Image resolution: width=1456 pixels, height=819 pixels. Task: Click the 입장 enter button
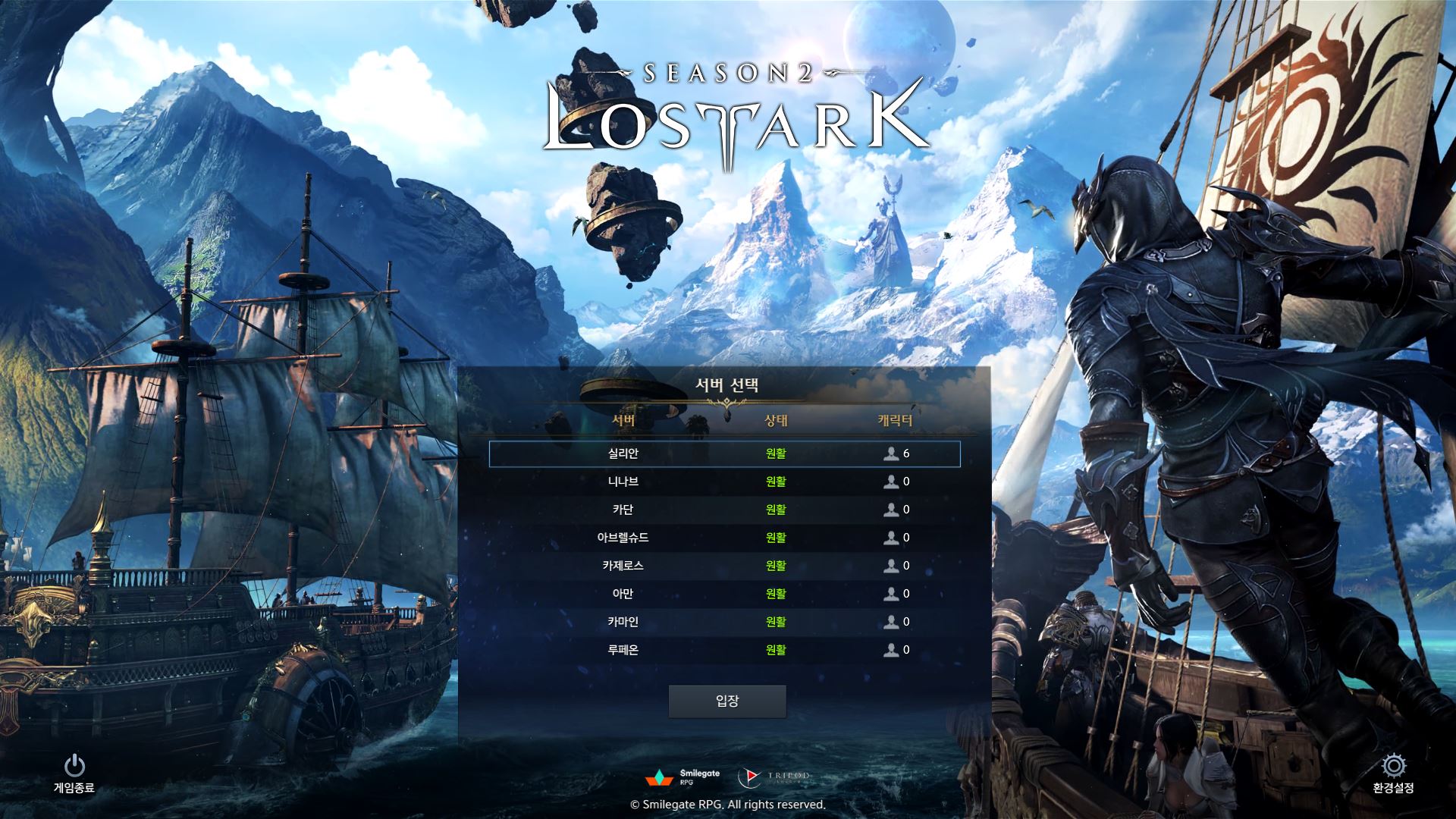coord(726,701)
